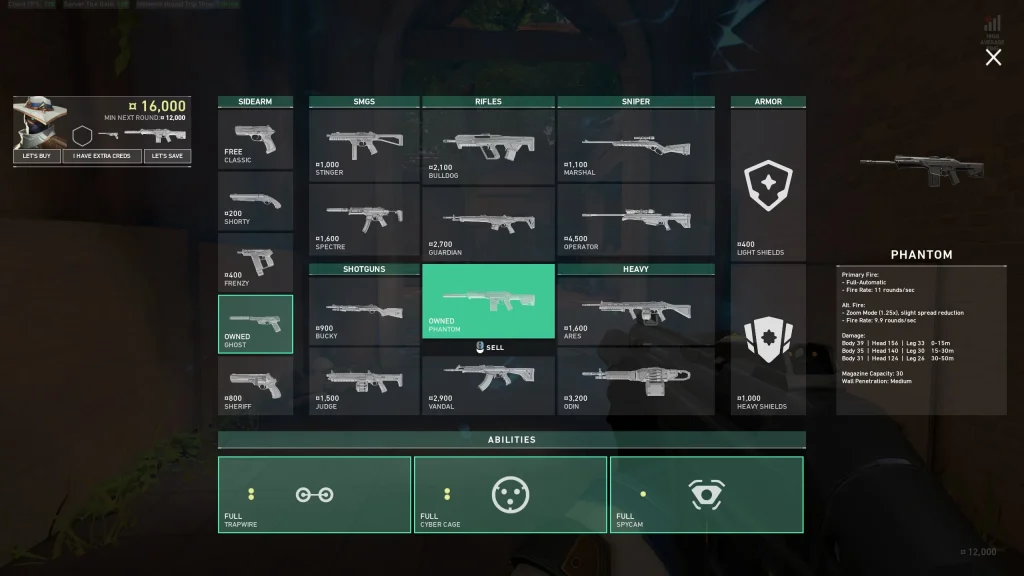This screenshot has height=576, width=1024.
Task: Buy the Operator sniper
Action: pyautogui.click(x=636, y=221)
